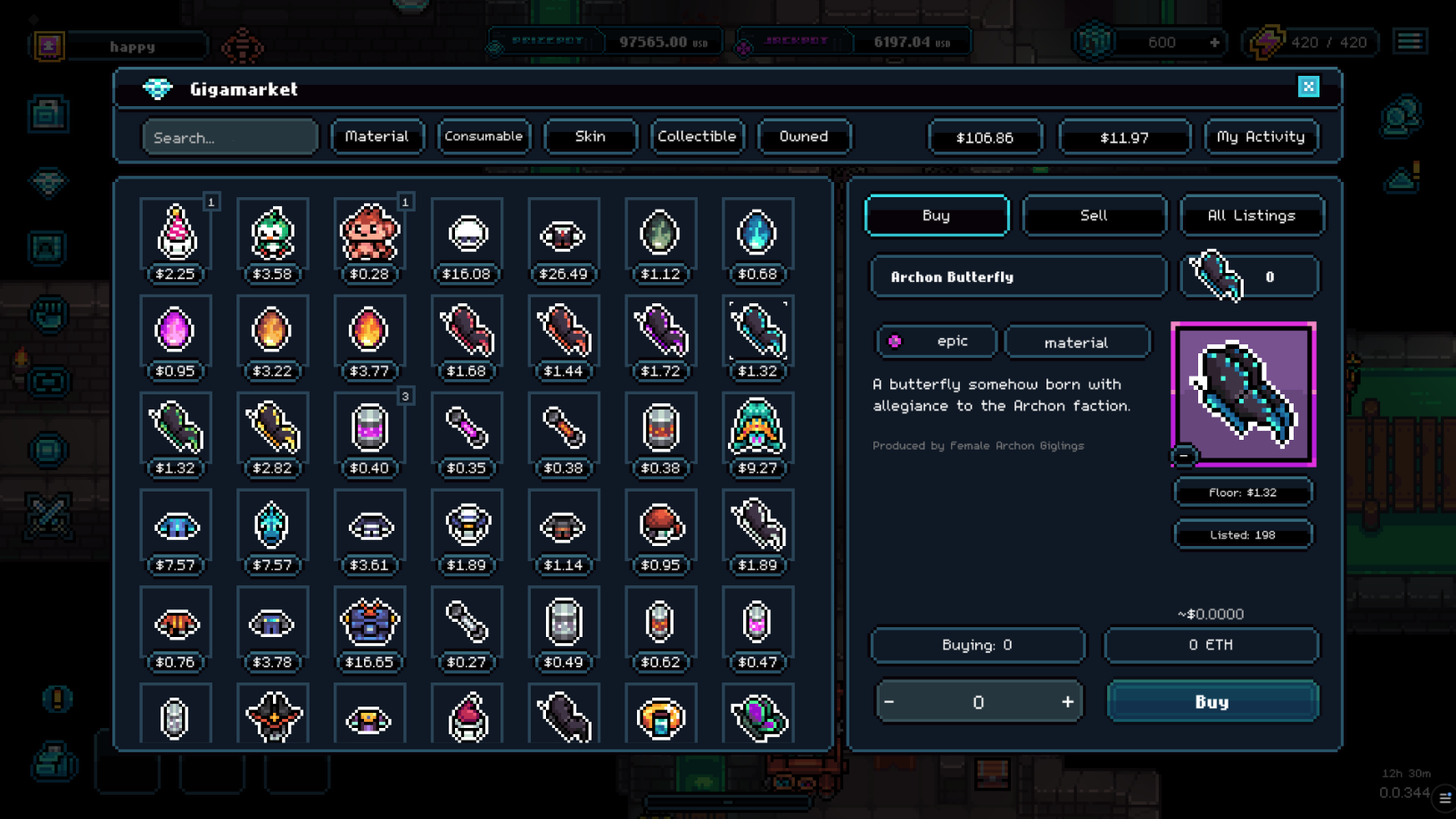Viewport: 1456px width, 819px height.
Task: Open the All Listings tab
Action: coord(1252,215)
